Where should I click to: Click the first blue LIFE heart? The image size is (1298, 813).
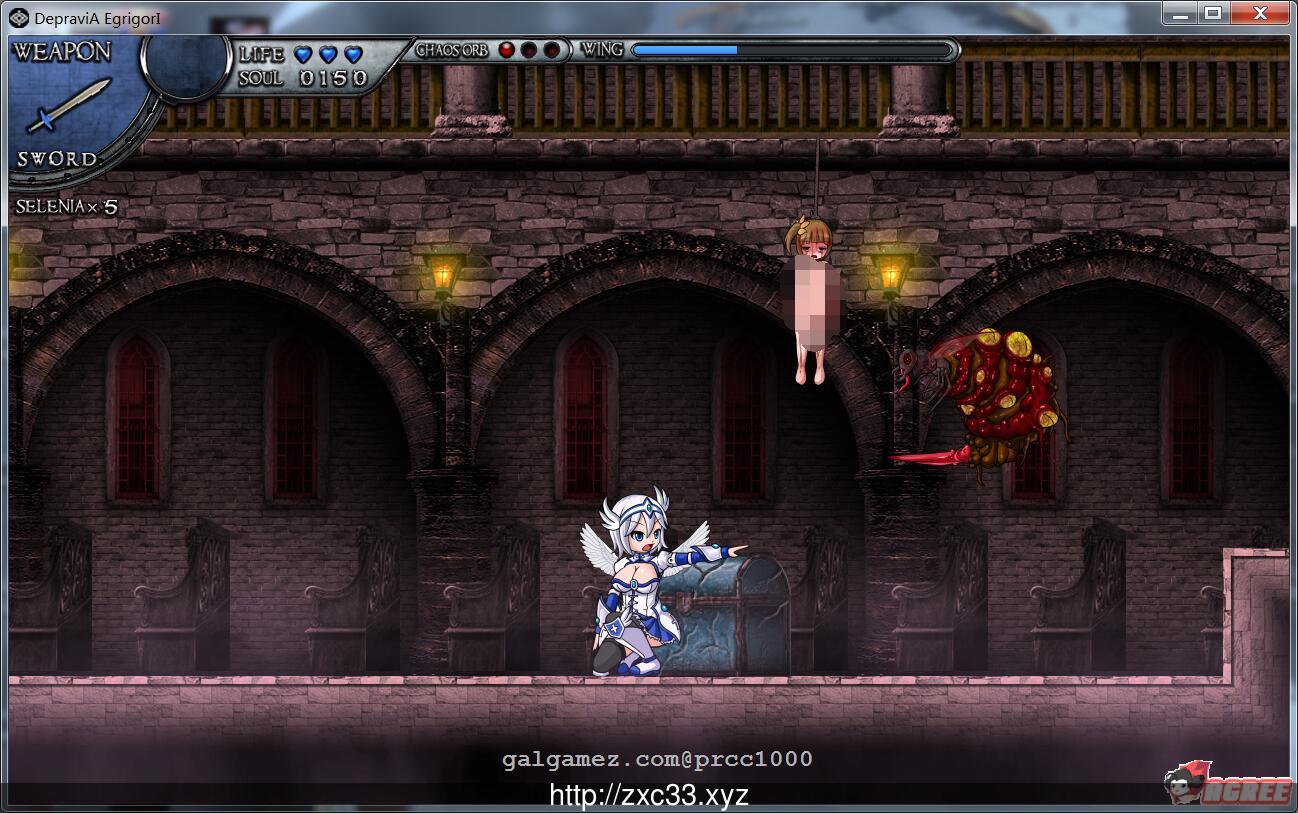(x=301, y=55)
